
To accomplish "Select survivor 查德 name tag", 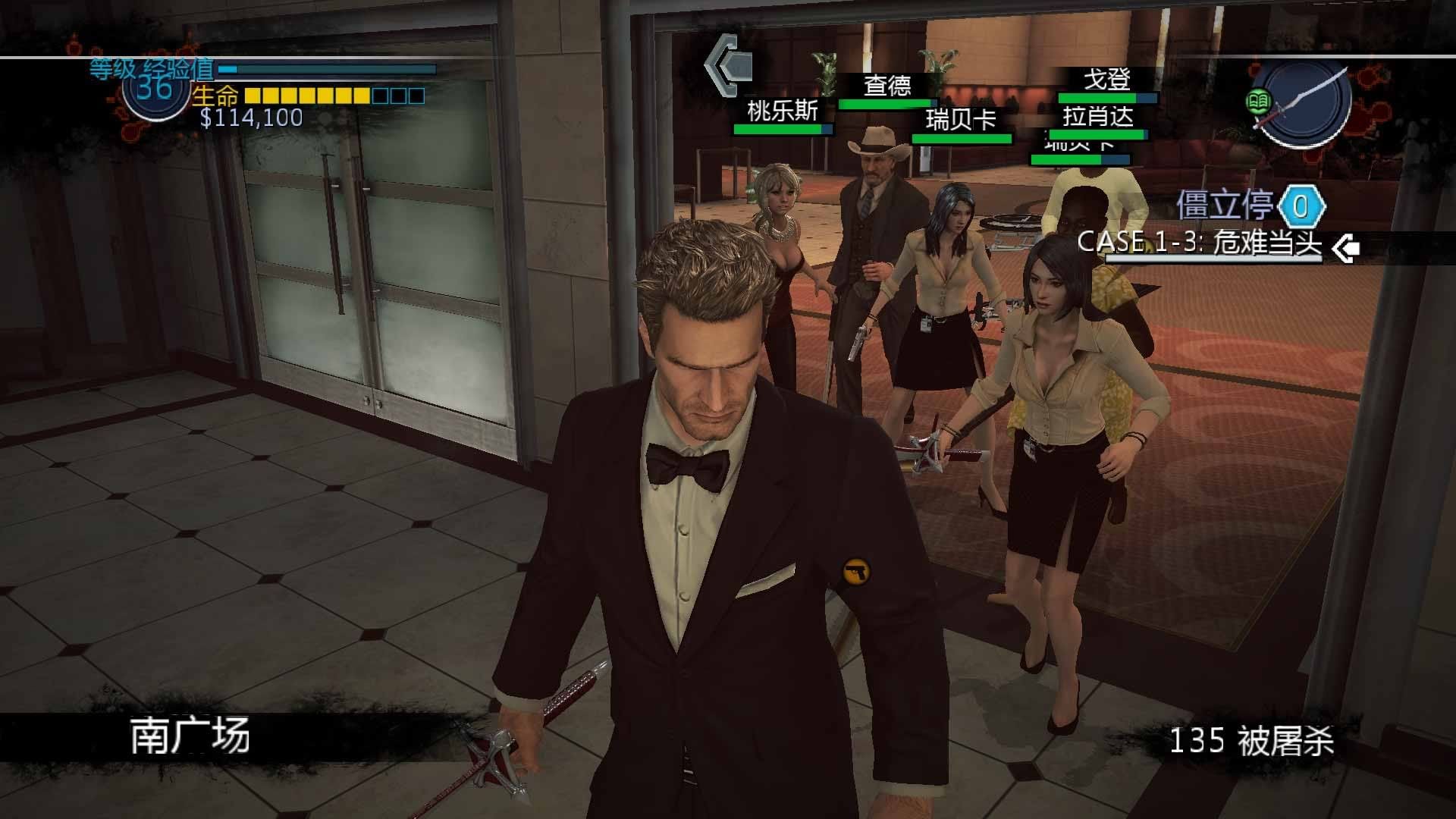I will pyautogui.click(x=887, y=85).
